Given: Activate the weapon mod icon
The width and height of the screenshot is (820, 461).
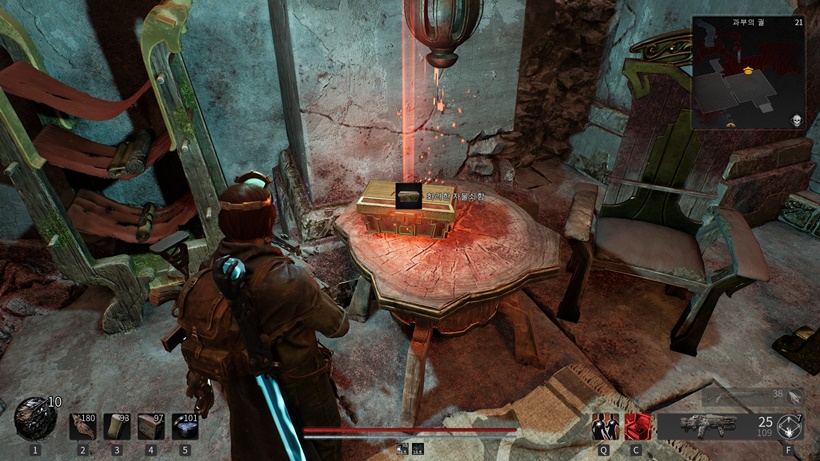Looking at the screenshot, I should tap(790, 427).
